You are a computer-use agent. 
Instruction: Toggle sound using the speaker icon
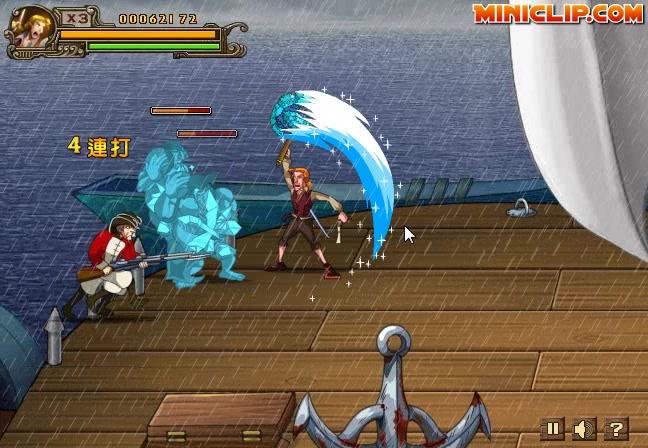pos(584,429)
